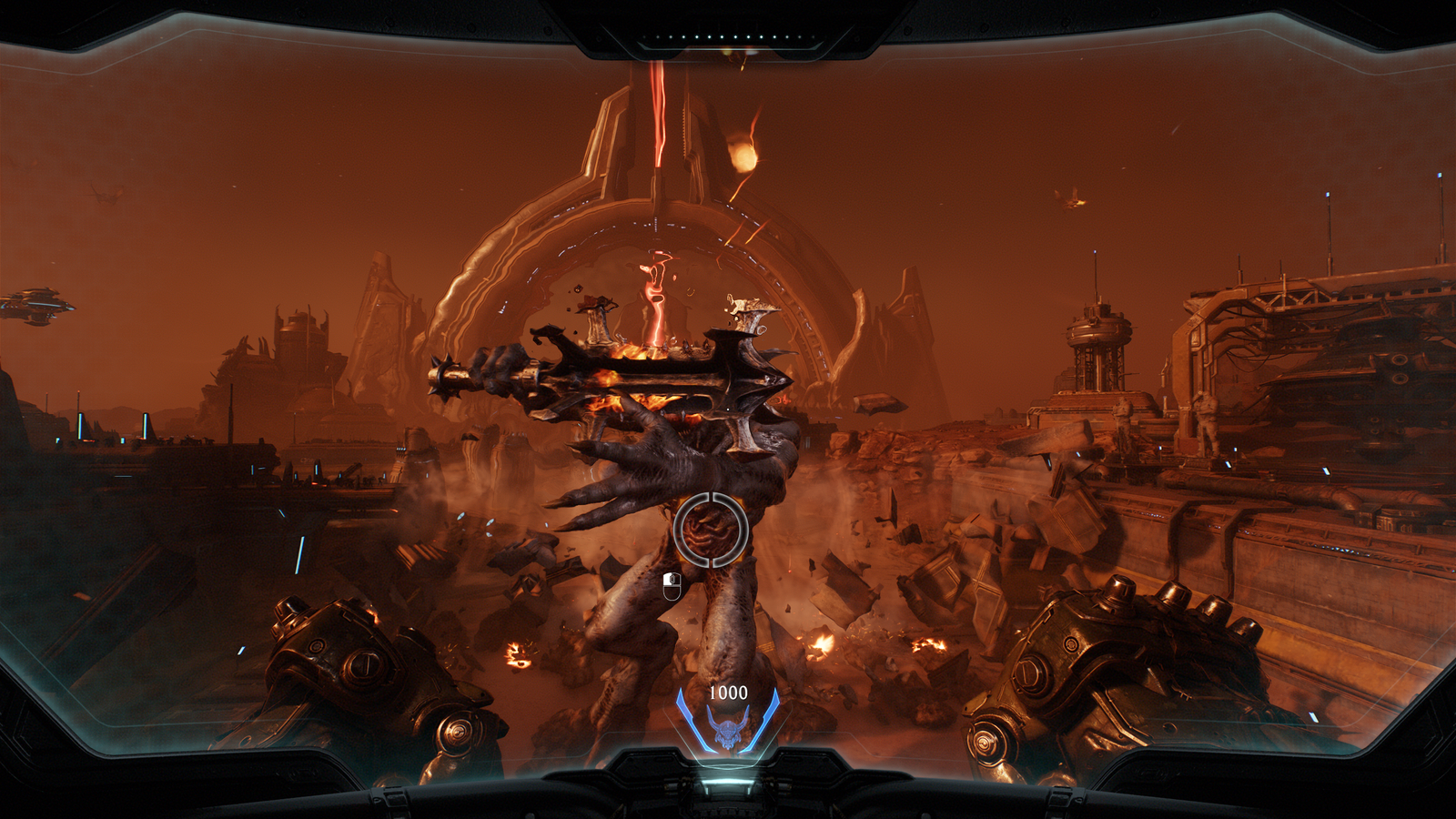
Task: Click the circular targeting reticle
Action: [x=711, y=529]
